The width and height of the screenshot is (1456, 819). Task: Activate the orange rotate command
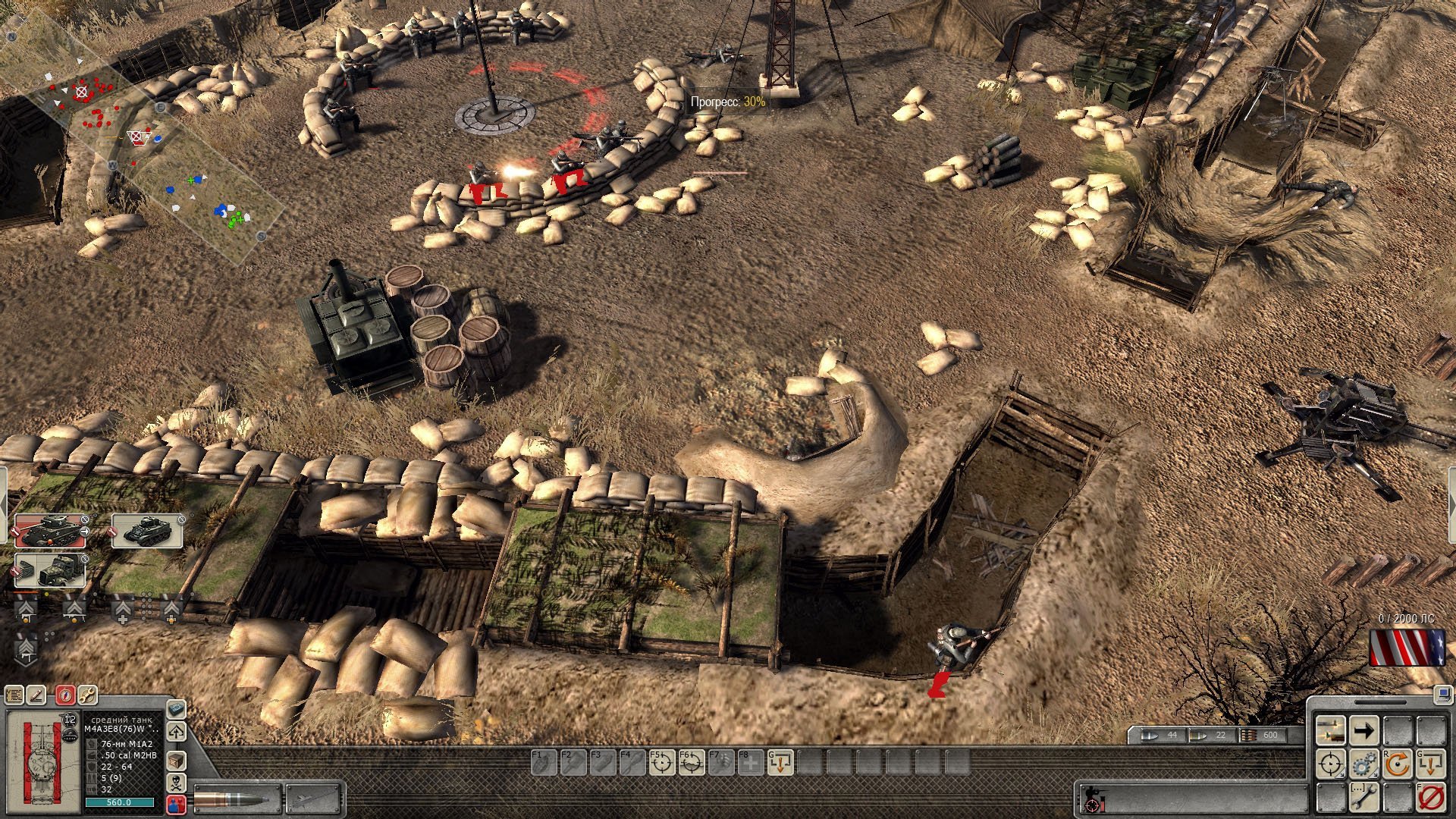[1397, 764]
